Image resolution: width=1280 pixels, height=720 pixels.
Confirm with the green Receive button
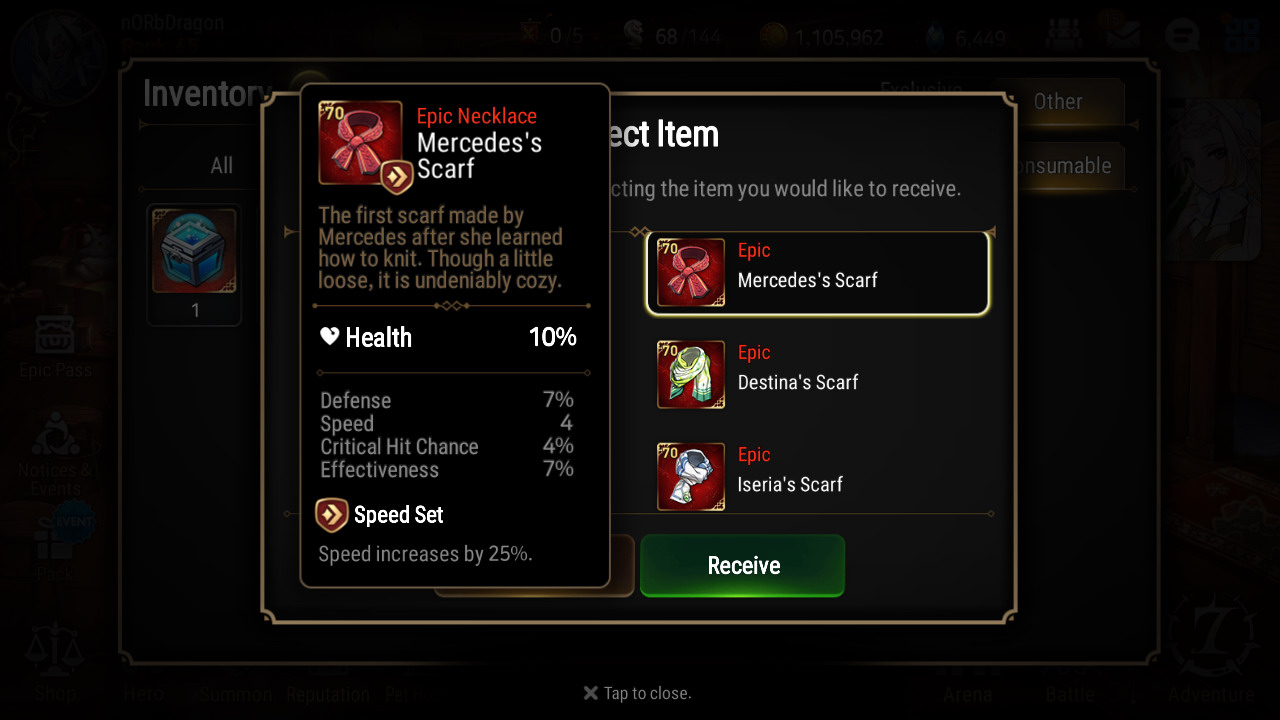coord(742,565)
